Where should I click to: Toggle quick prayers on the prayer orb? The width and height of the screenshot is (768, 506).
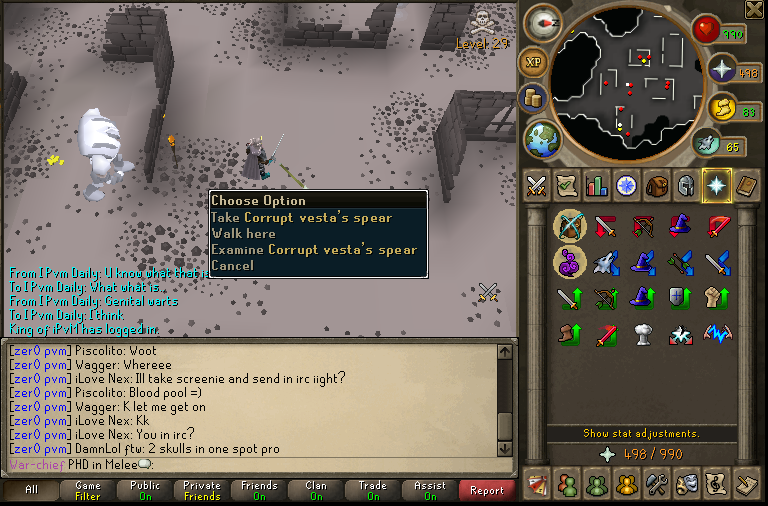coord(722,71)
